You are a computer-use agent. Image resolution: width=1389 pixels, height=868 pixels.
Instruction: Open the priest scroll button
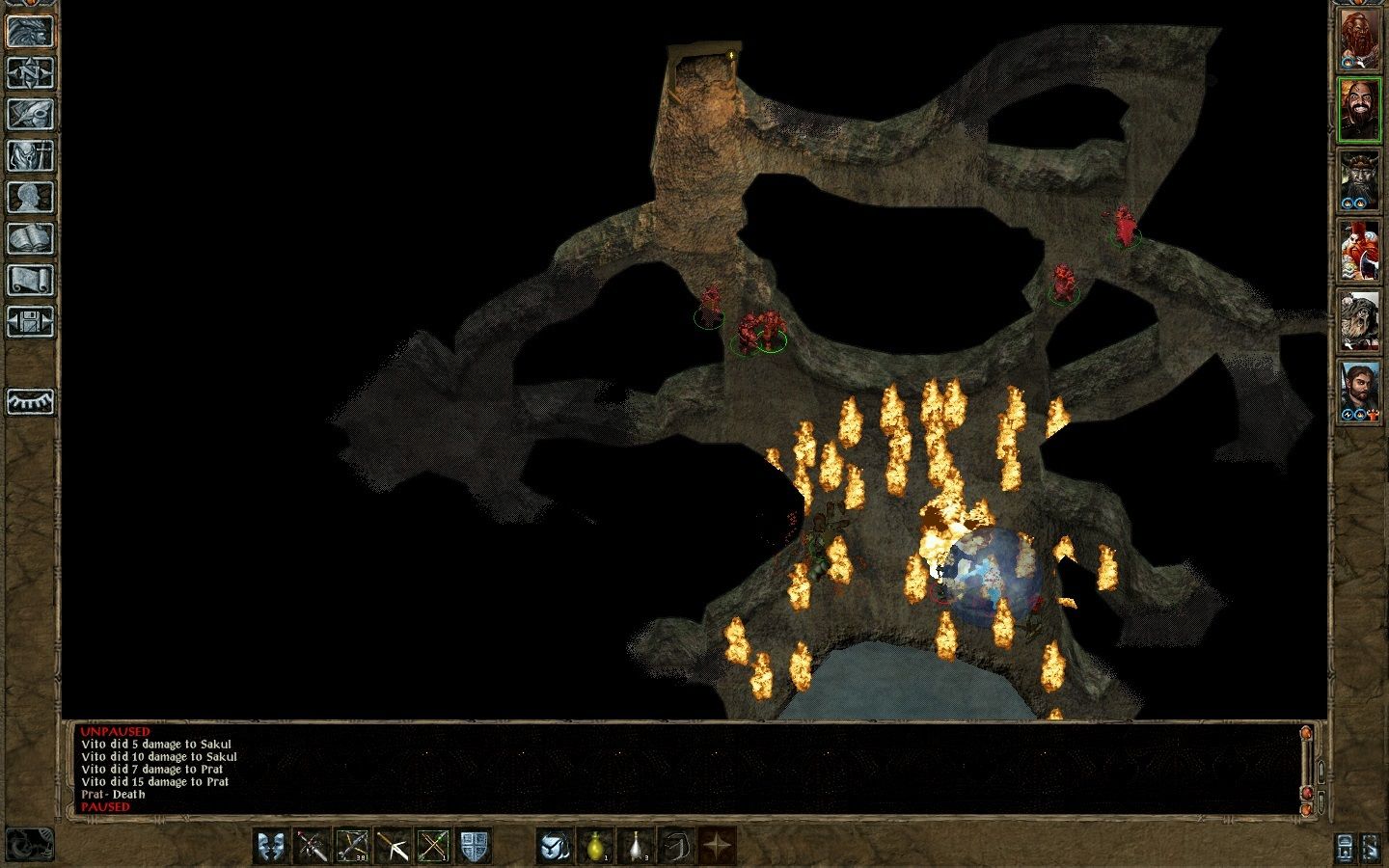[30, 280]
